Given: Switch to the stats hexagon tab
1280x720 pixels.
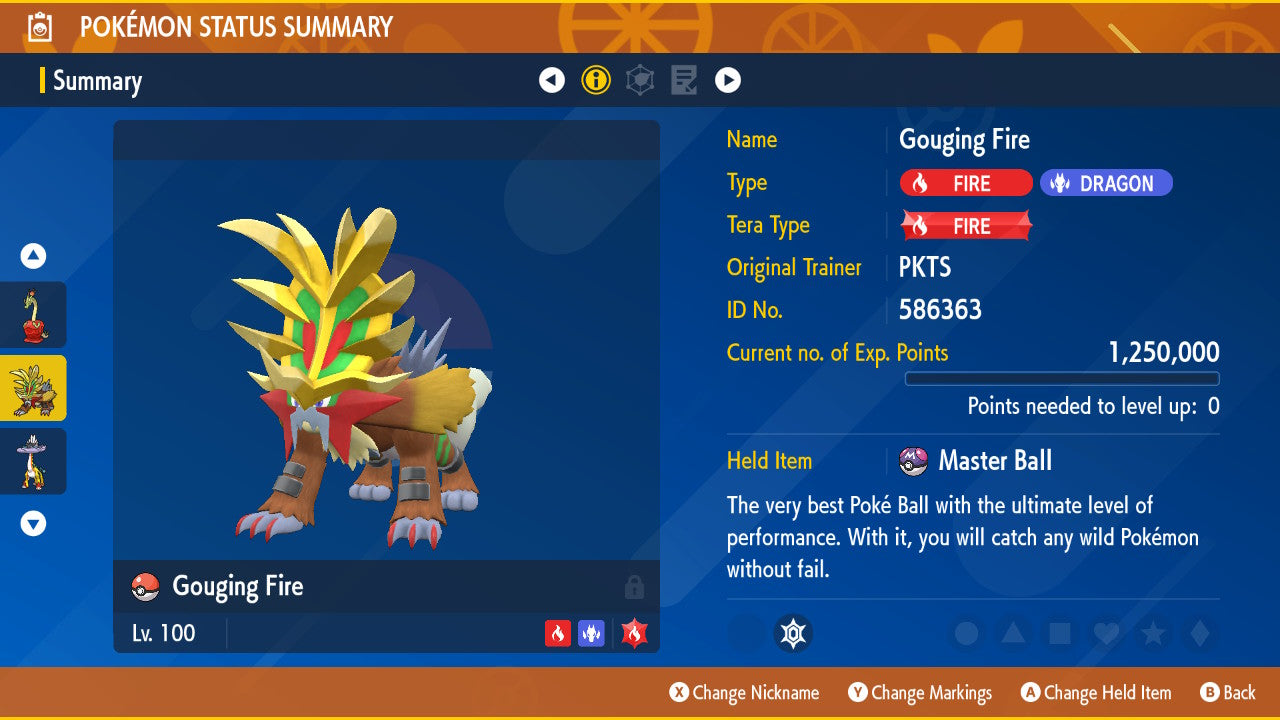Looking at the screenshot, I should click(640, 80).
